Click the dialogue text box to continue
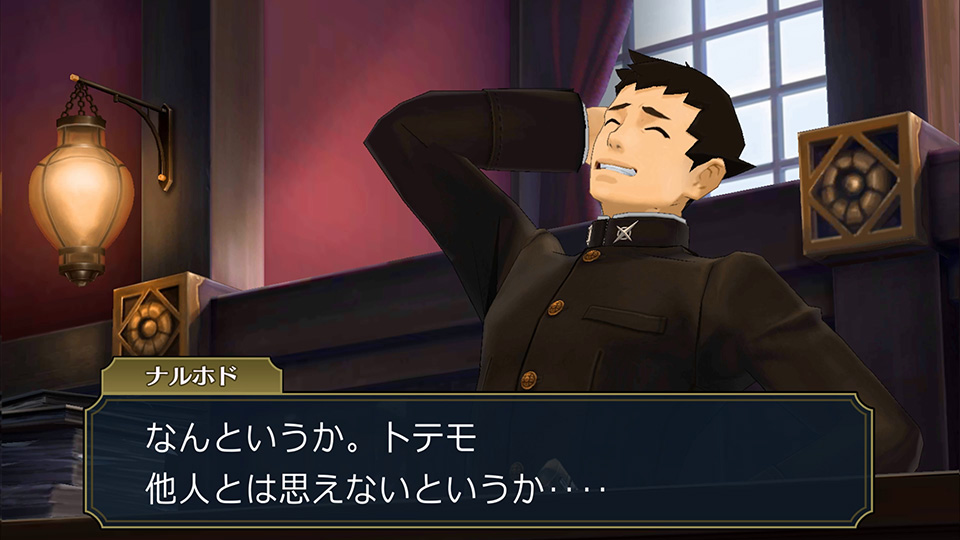This screenshot has height=540, width=960. coord(478,460)
